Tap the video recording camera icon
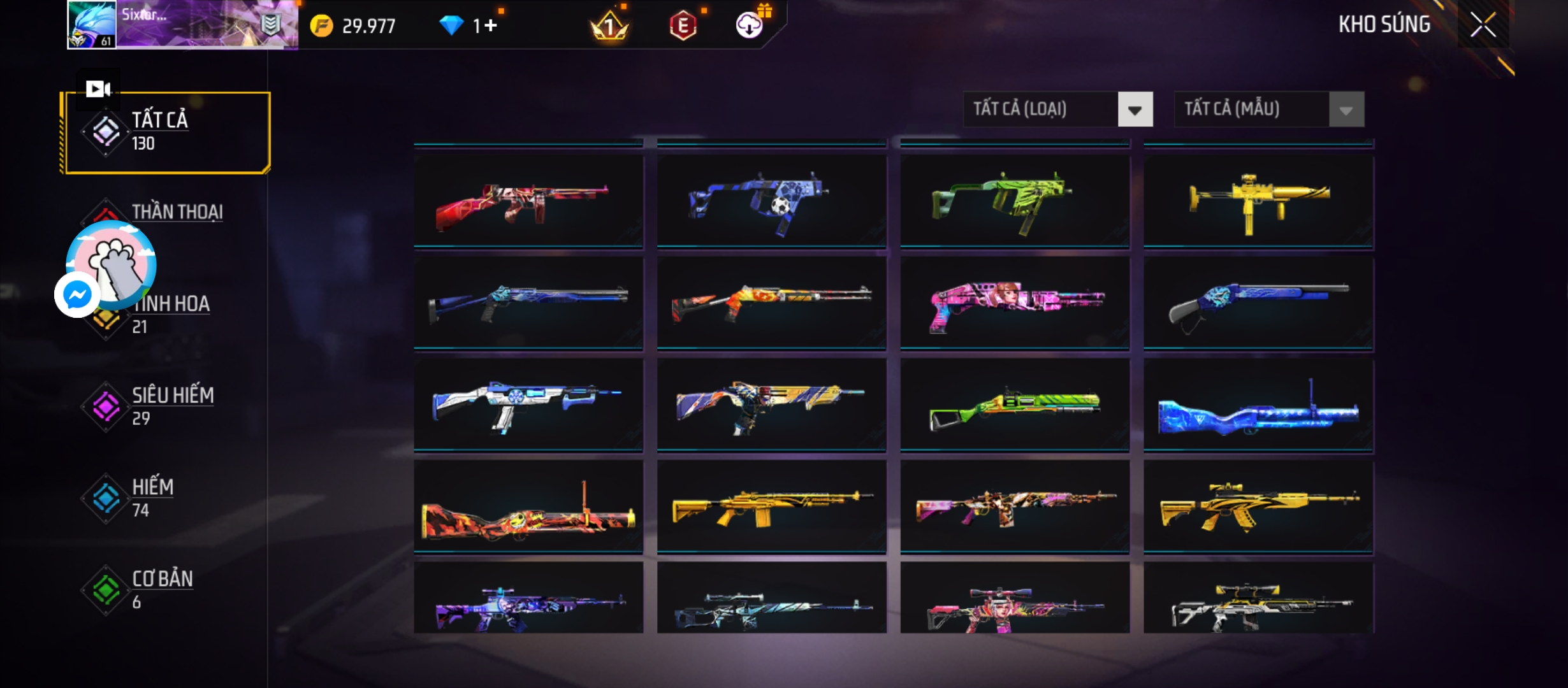This screenshot has width=1568, height=688. [x=98, y=89]
